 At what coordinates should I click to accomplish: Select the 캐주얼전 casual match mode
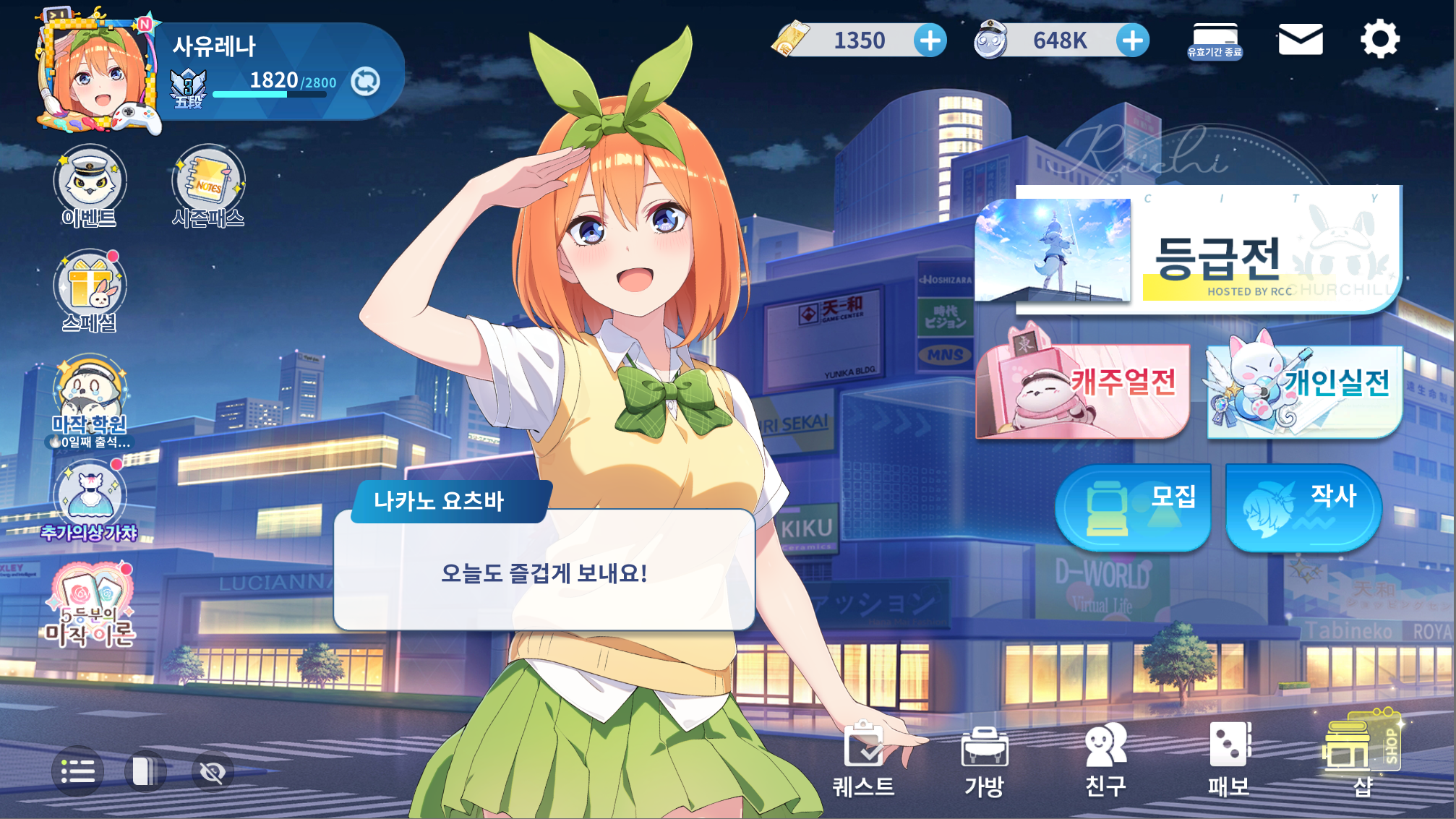pos(1082,389)
